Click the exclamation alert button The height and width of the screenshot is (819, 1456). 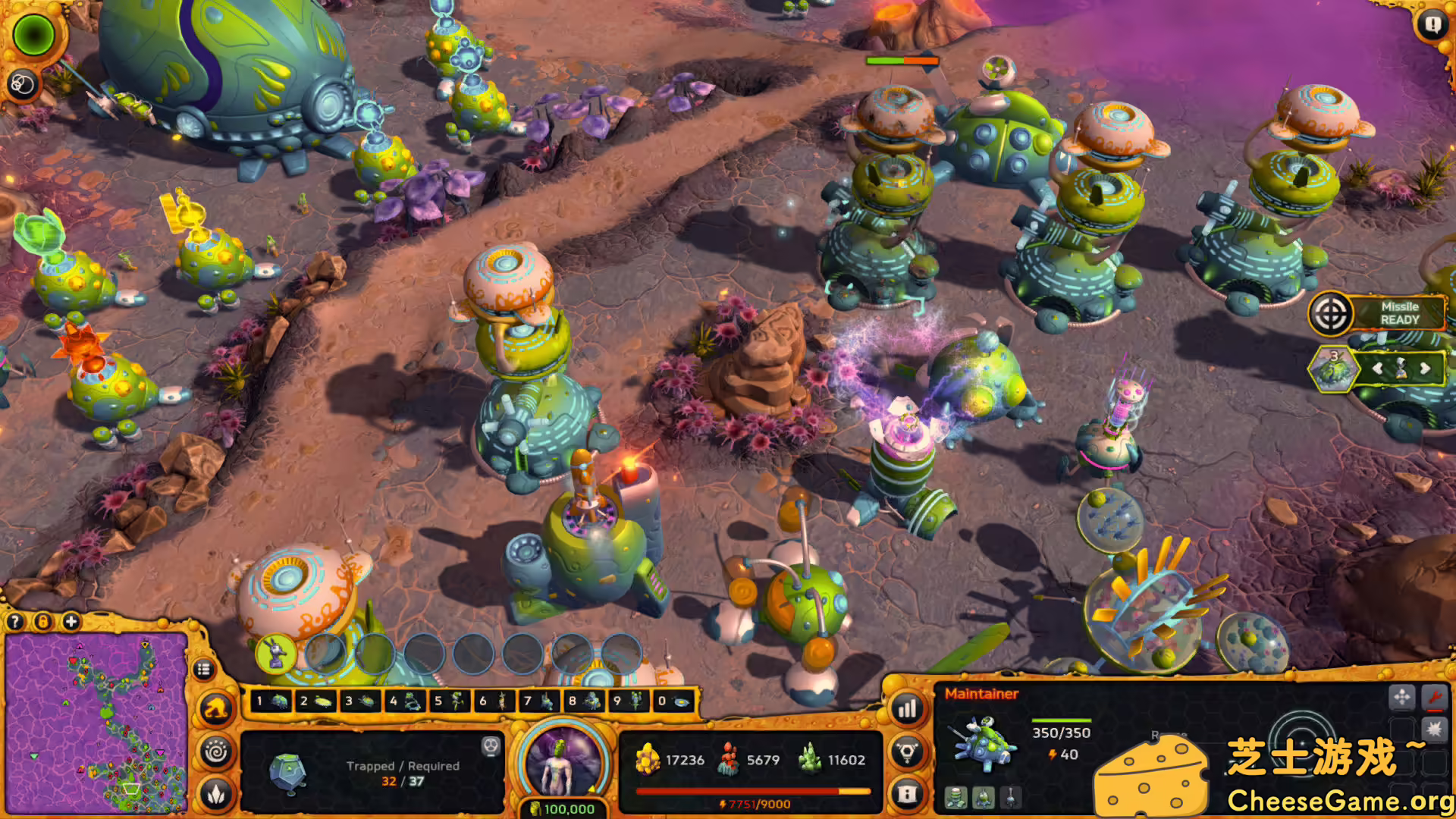click(1432, 25)
